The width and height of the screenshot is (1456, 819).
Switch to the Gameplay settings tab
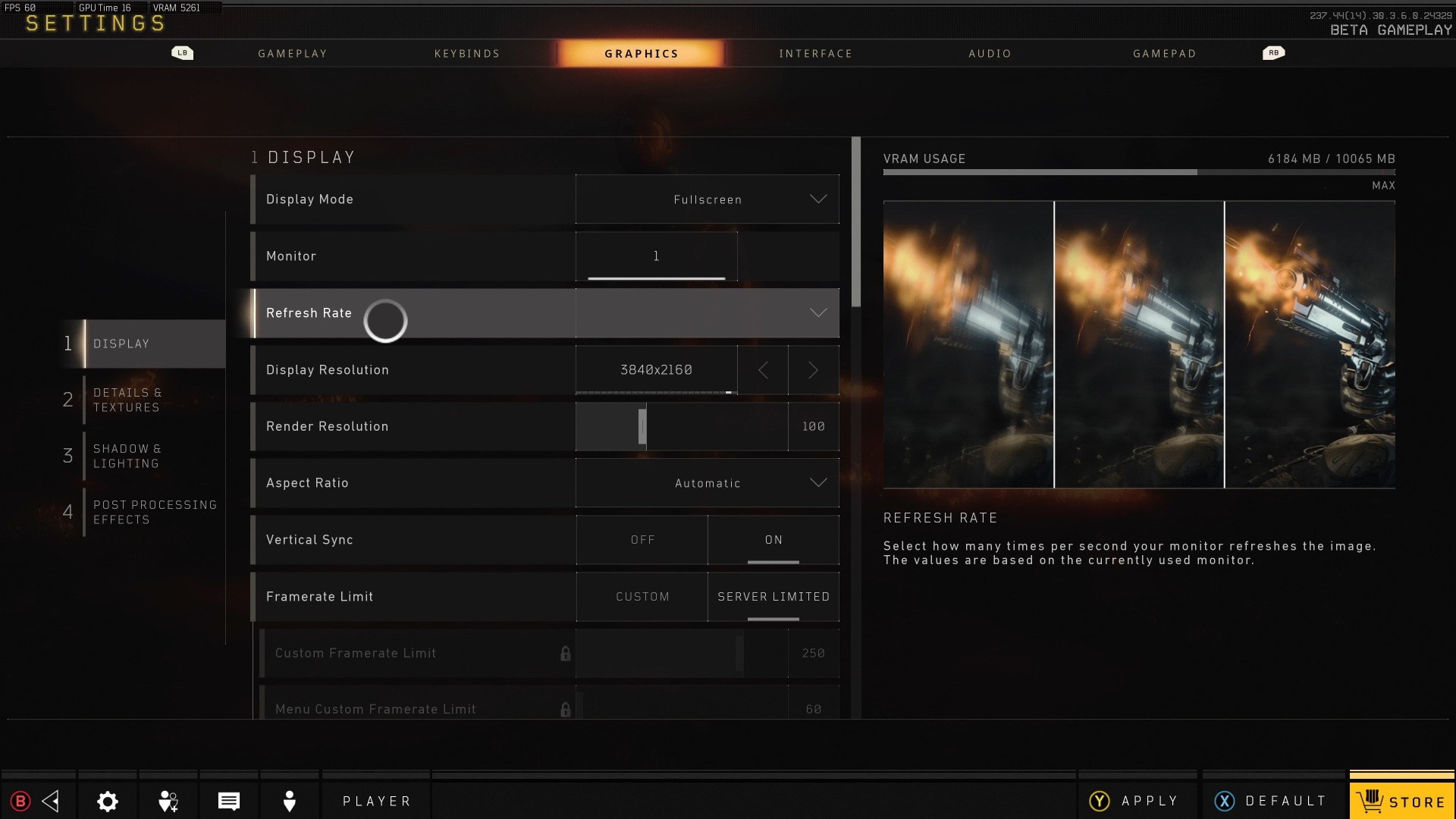point(292,54)
